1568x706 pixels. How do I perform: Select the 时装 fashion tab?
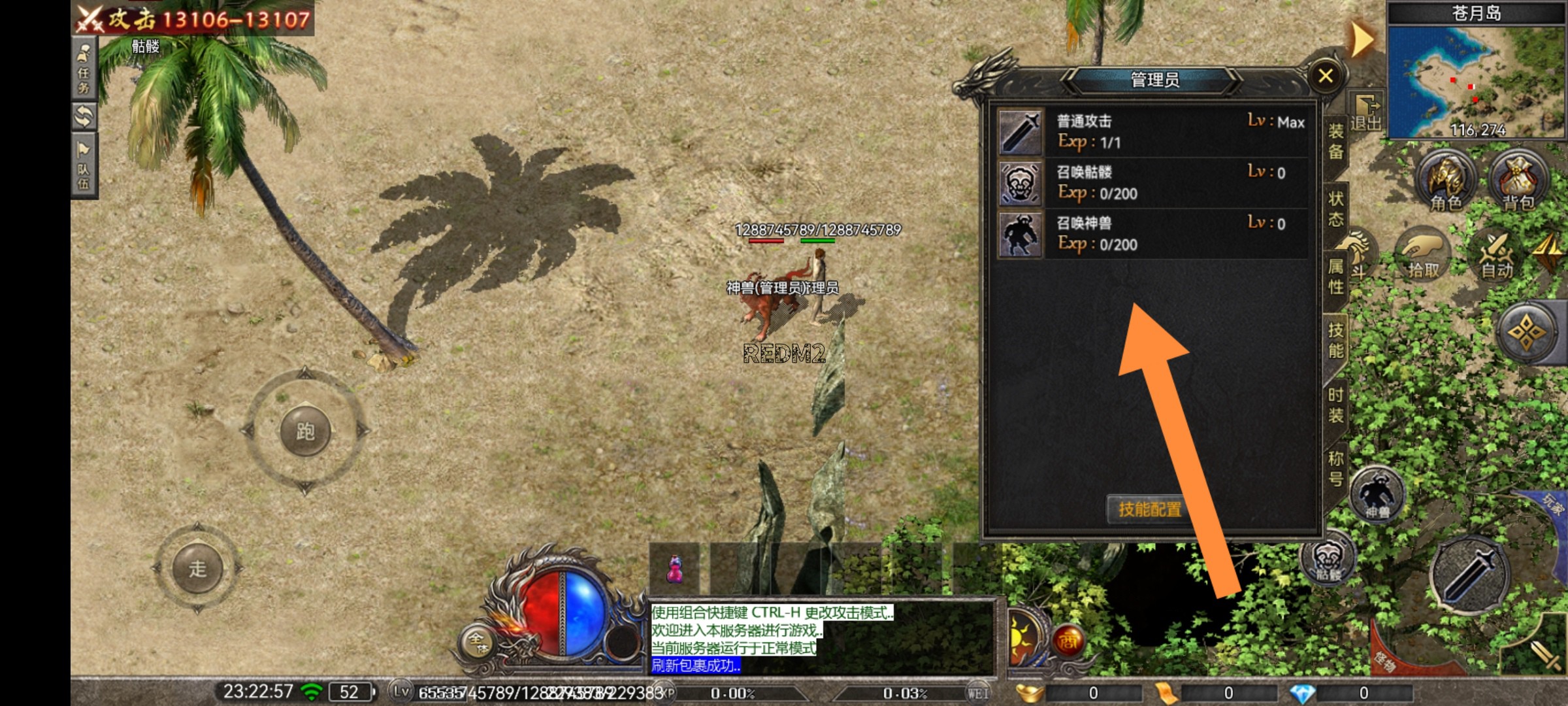click(1335, 405)
